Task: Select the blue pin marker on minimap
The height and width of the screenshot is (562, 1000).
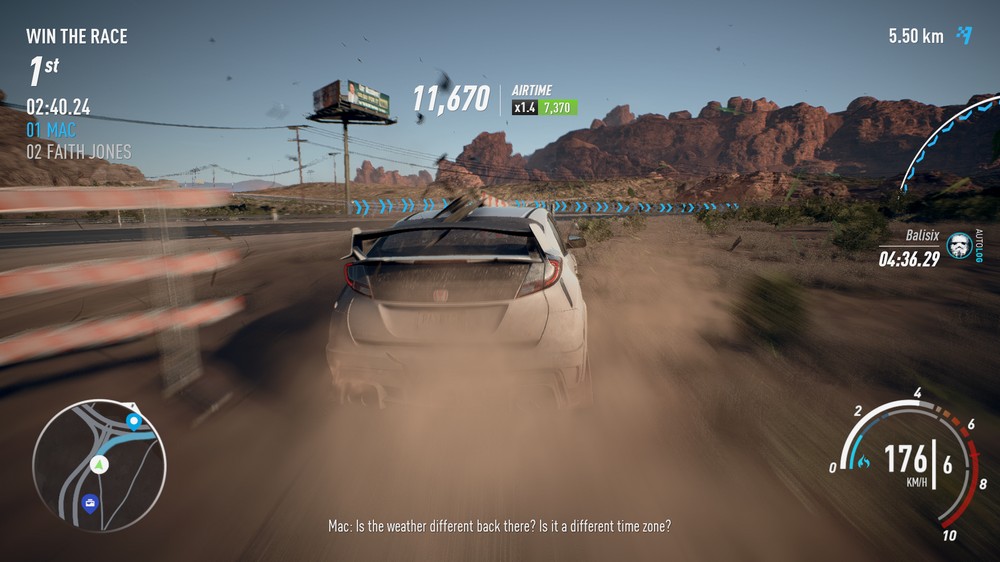Action: pyautogui.click(x=133, y=420)
